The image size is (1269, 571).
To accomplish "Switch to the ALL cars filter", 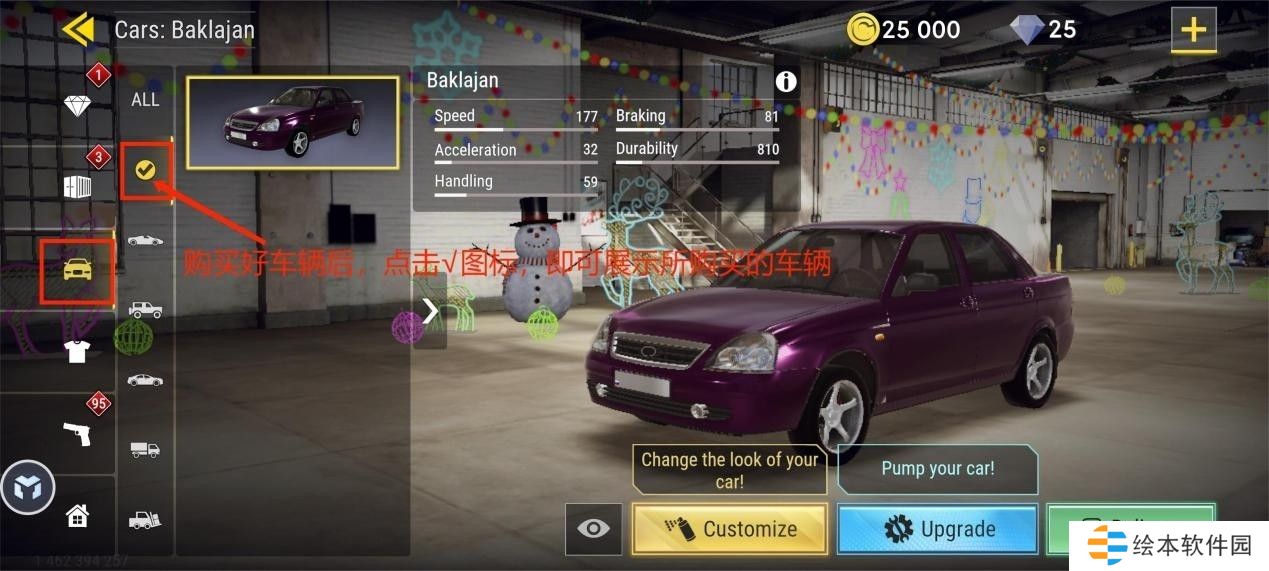I will (x=145, y=99).
